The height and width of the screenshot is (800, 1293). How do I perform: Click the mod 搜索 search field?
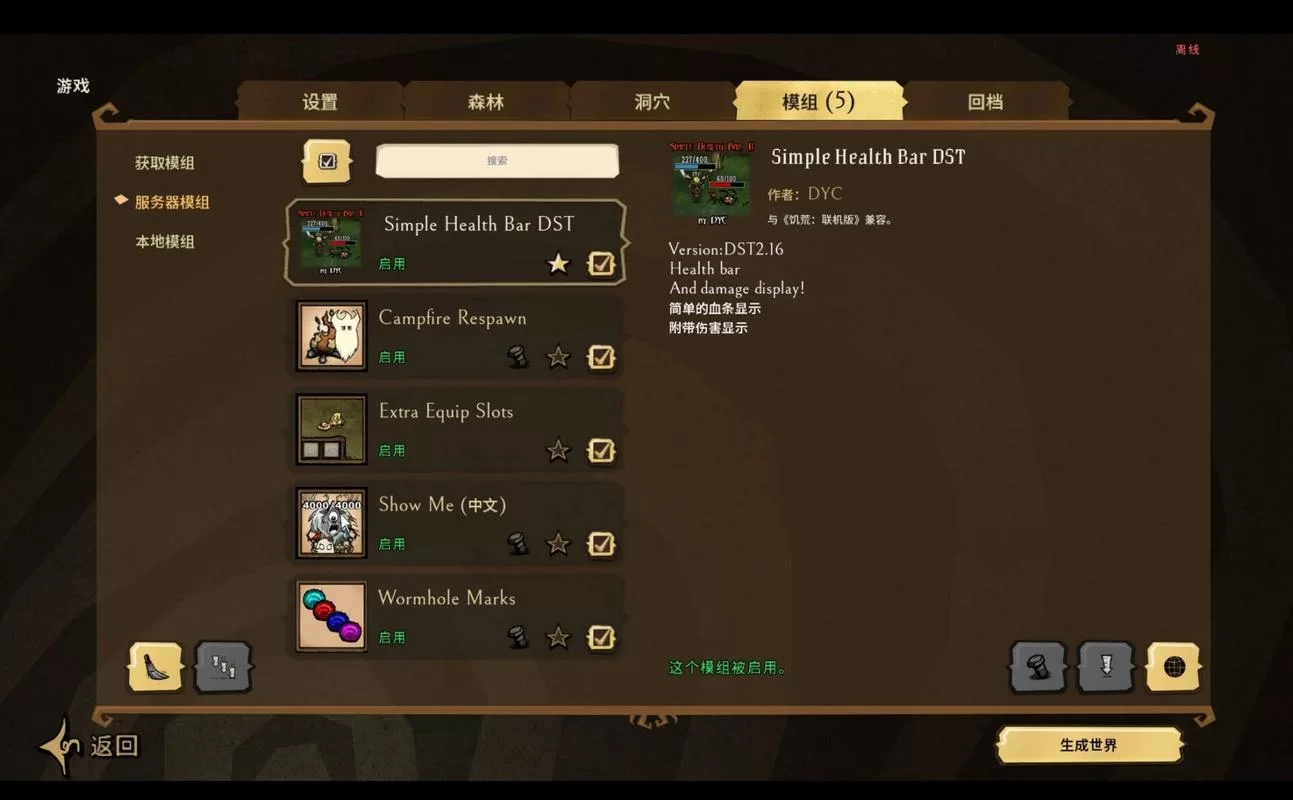pyautogui.click(x=497, y=161)
